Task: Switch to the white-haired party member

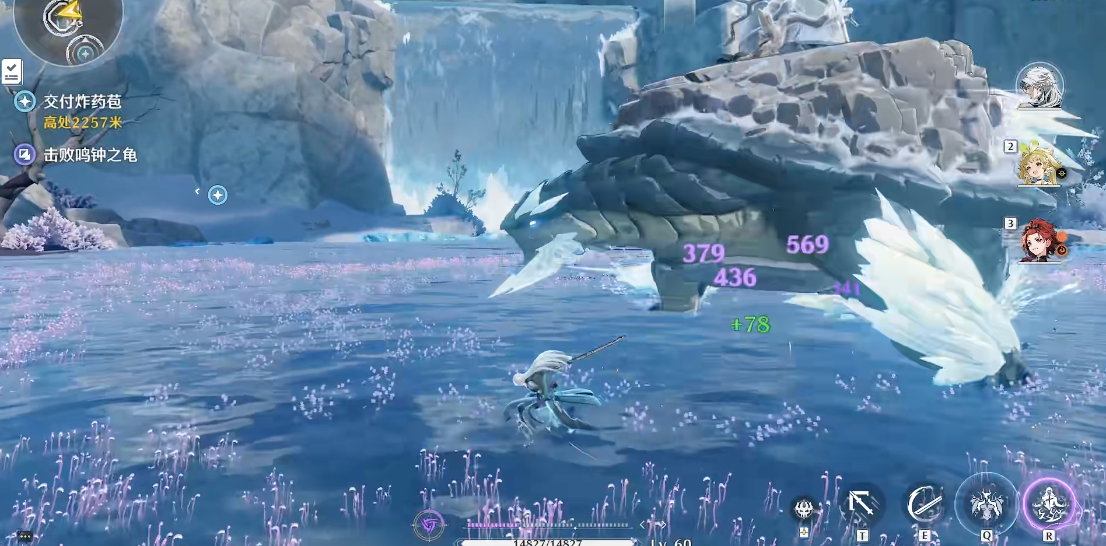Action: (x=1038, y=86)
